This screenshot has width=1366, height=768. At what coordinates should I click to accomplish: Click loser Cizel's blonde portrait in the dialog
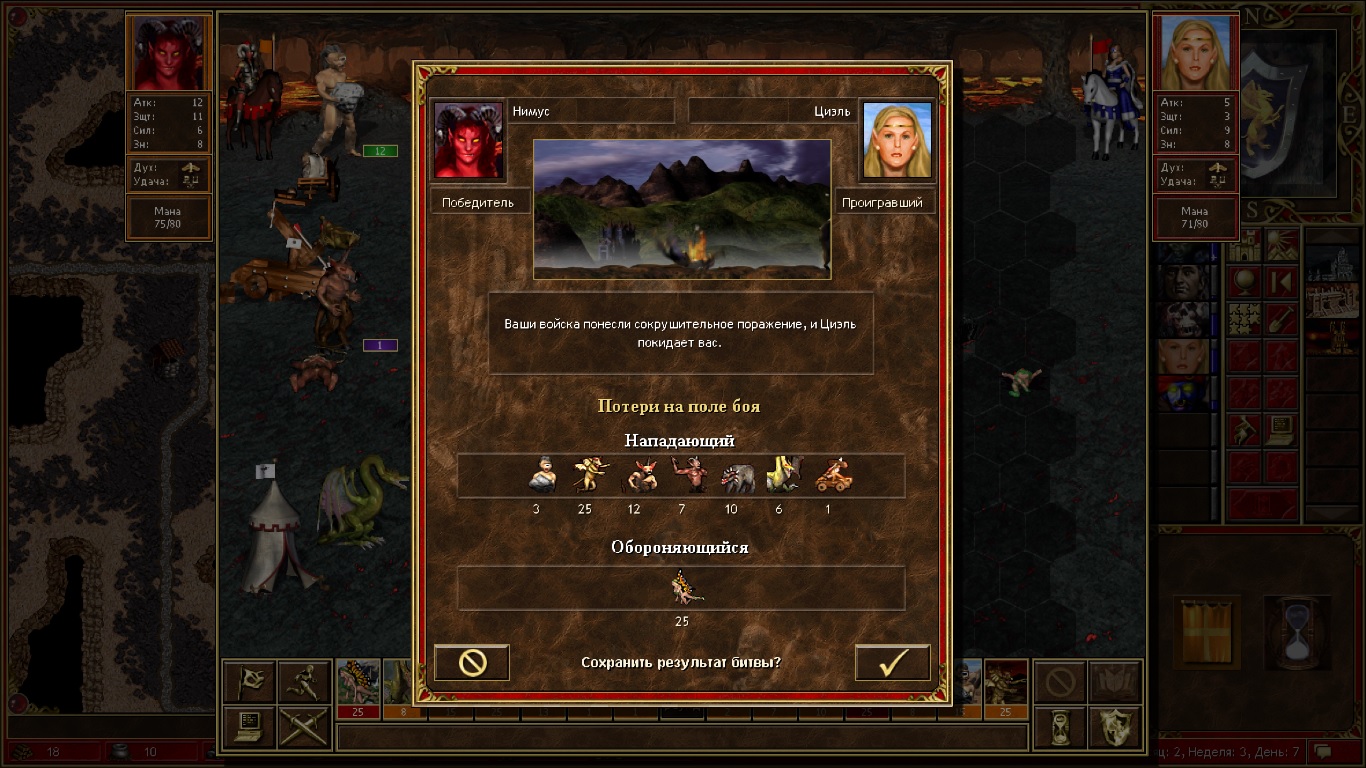896,139
